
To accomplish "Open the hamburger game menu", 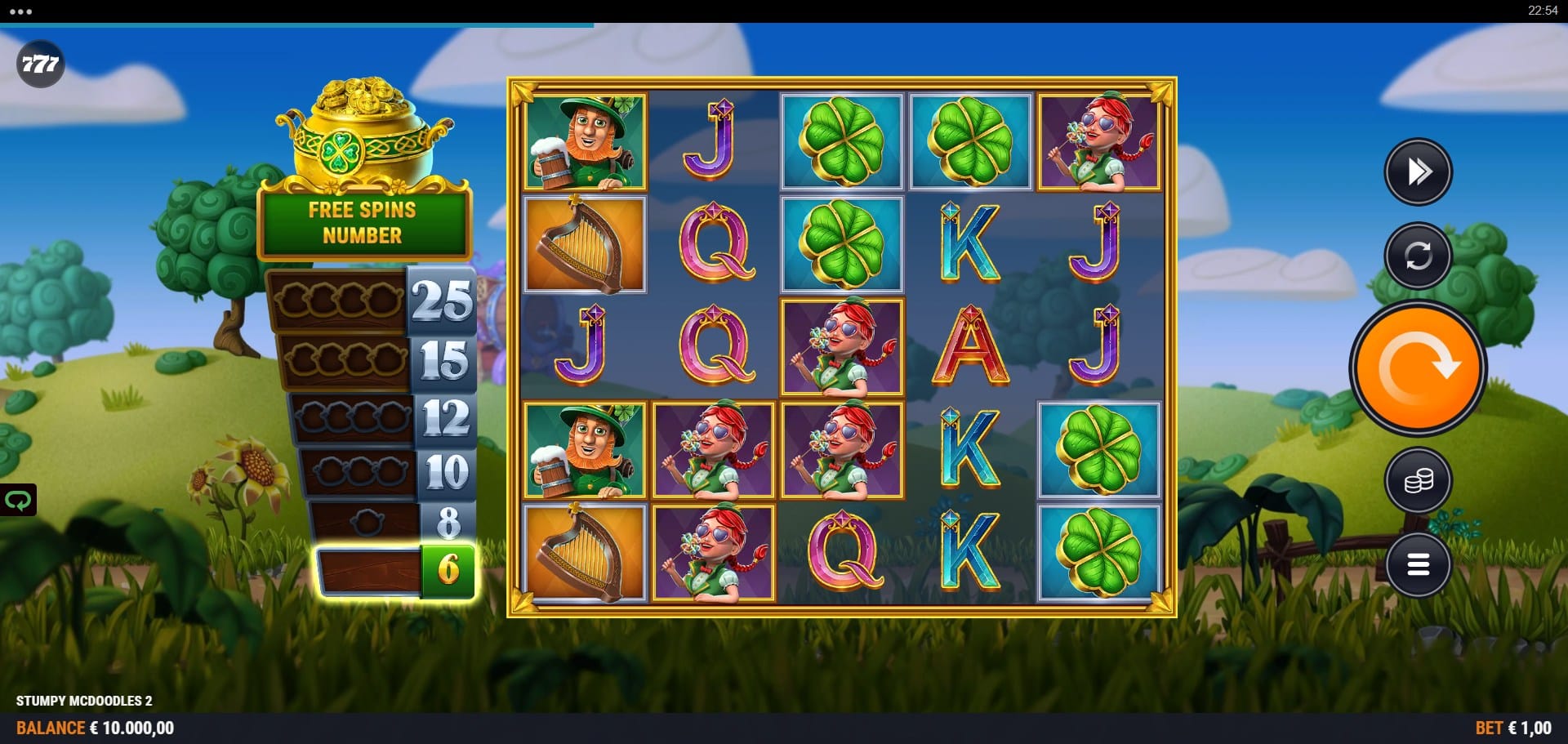I will (x=1418, y=564).
